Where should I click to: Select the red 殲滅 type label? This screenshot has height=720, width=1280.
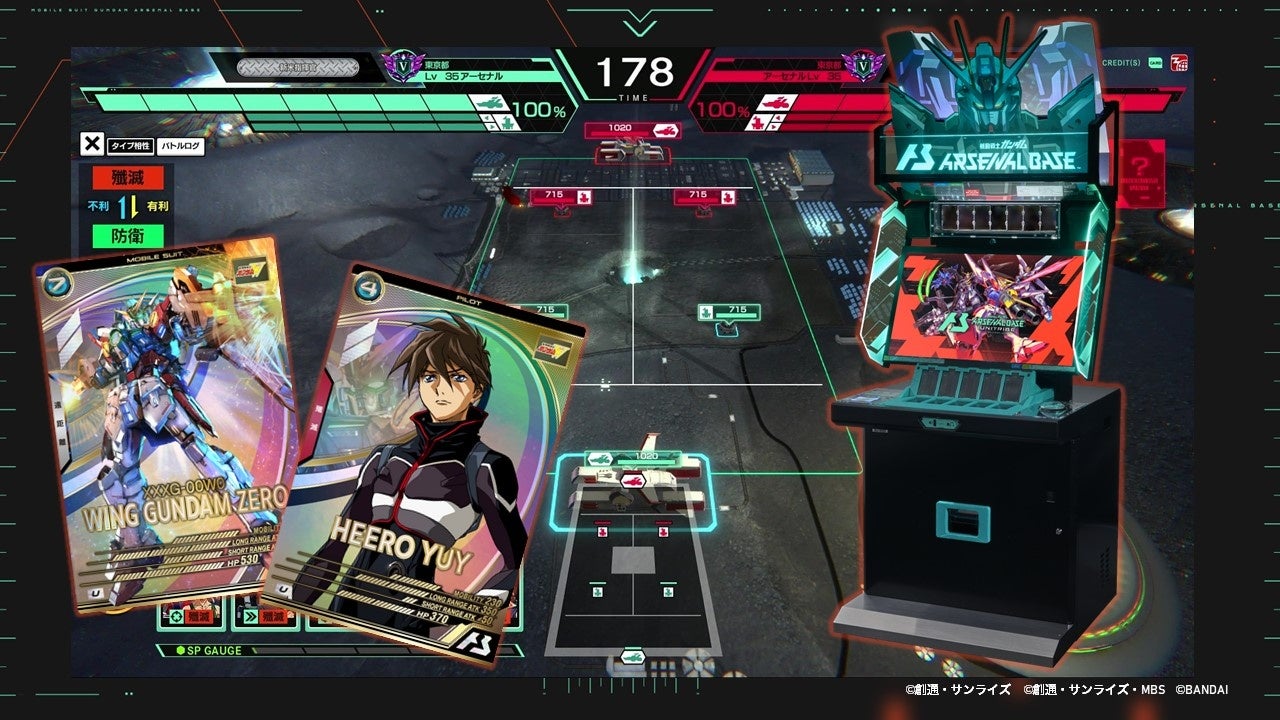pyautogui.click(x=127, y=179)
